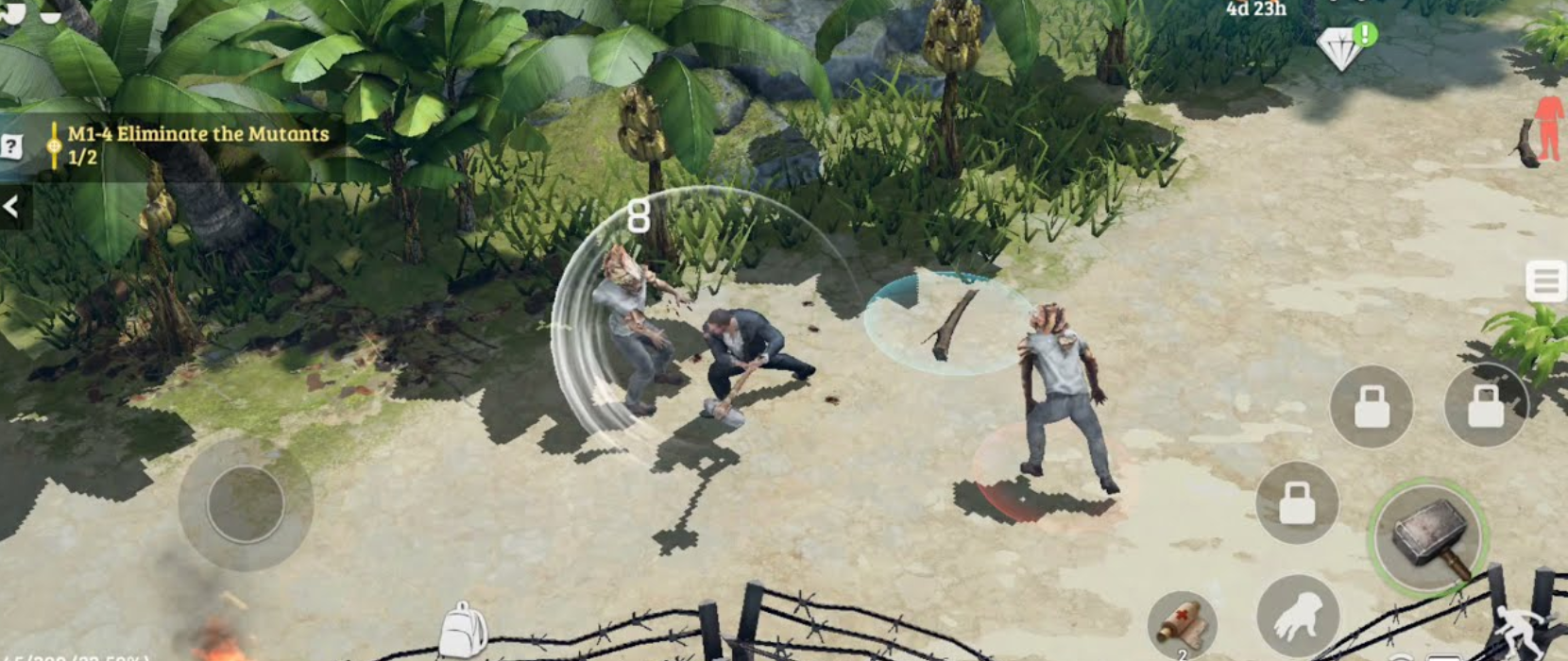
Task: Open the question mark help icon
Action: click(x=11, y=146)
